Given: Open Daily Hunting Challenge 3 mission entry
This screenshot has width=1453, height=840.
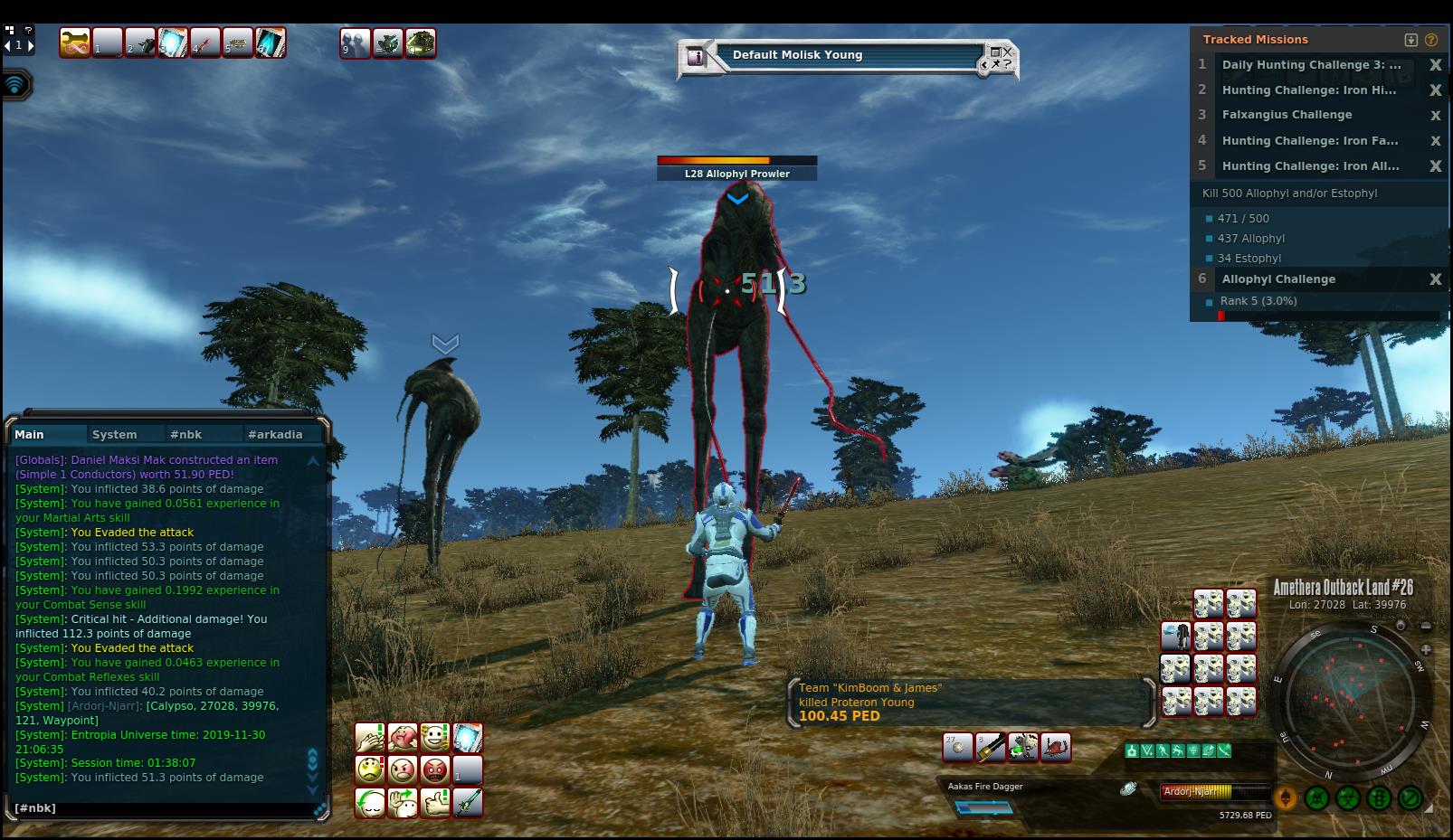Looking at the screenshot, I should [1311, 65].
